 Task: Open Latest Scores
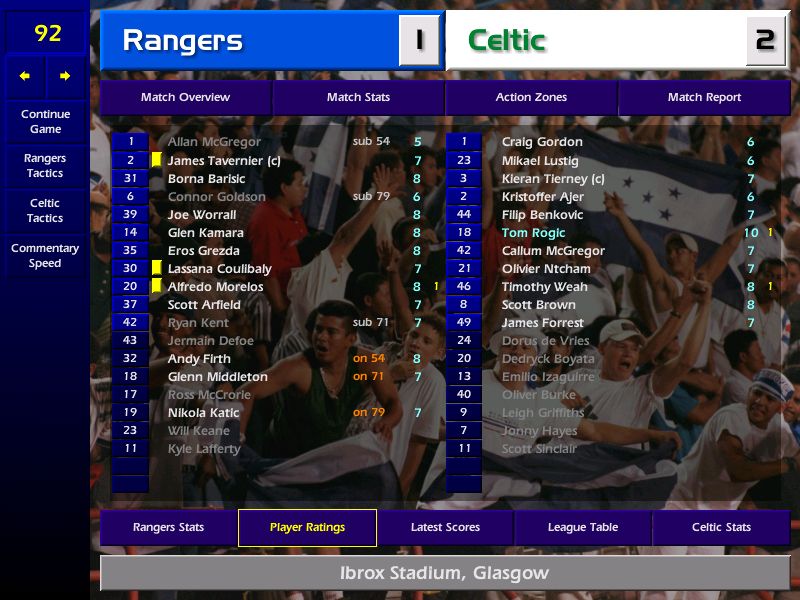point(445,527)
